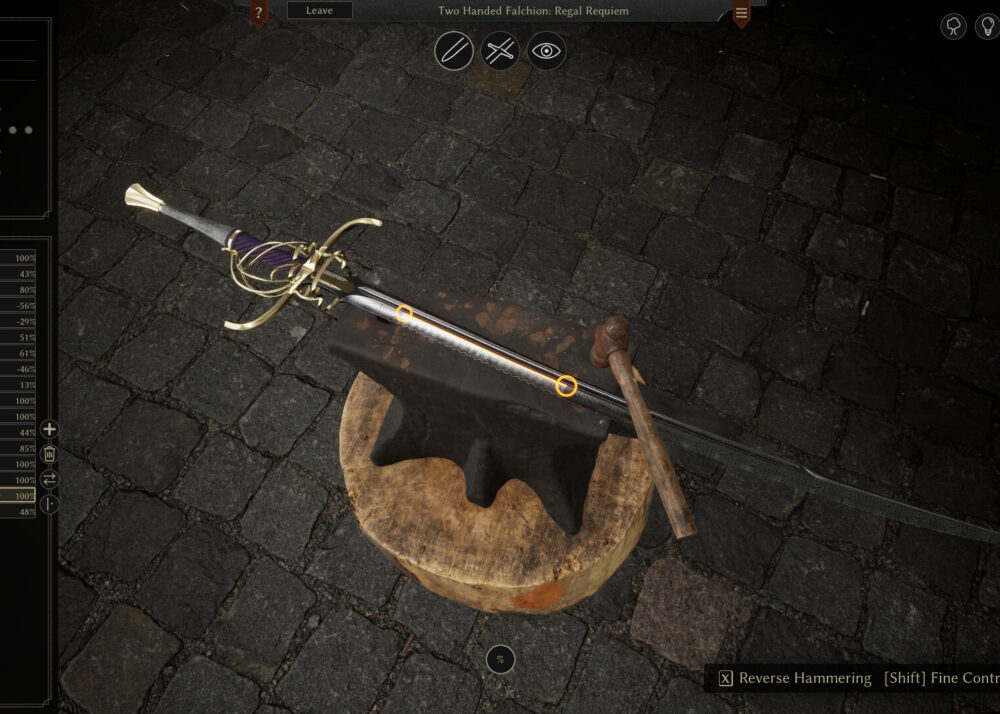The image size is (1000, 714).
Task: Select the 48% row in the list
Action: coord(18,512)
